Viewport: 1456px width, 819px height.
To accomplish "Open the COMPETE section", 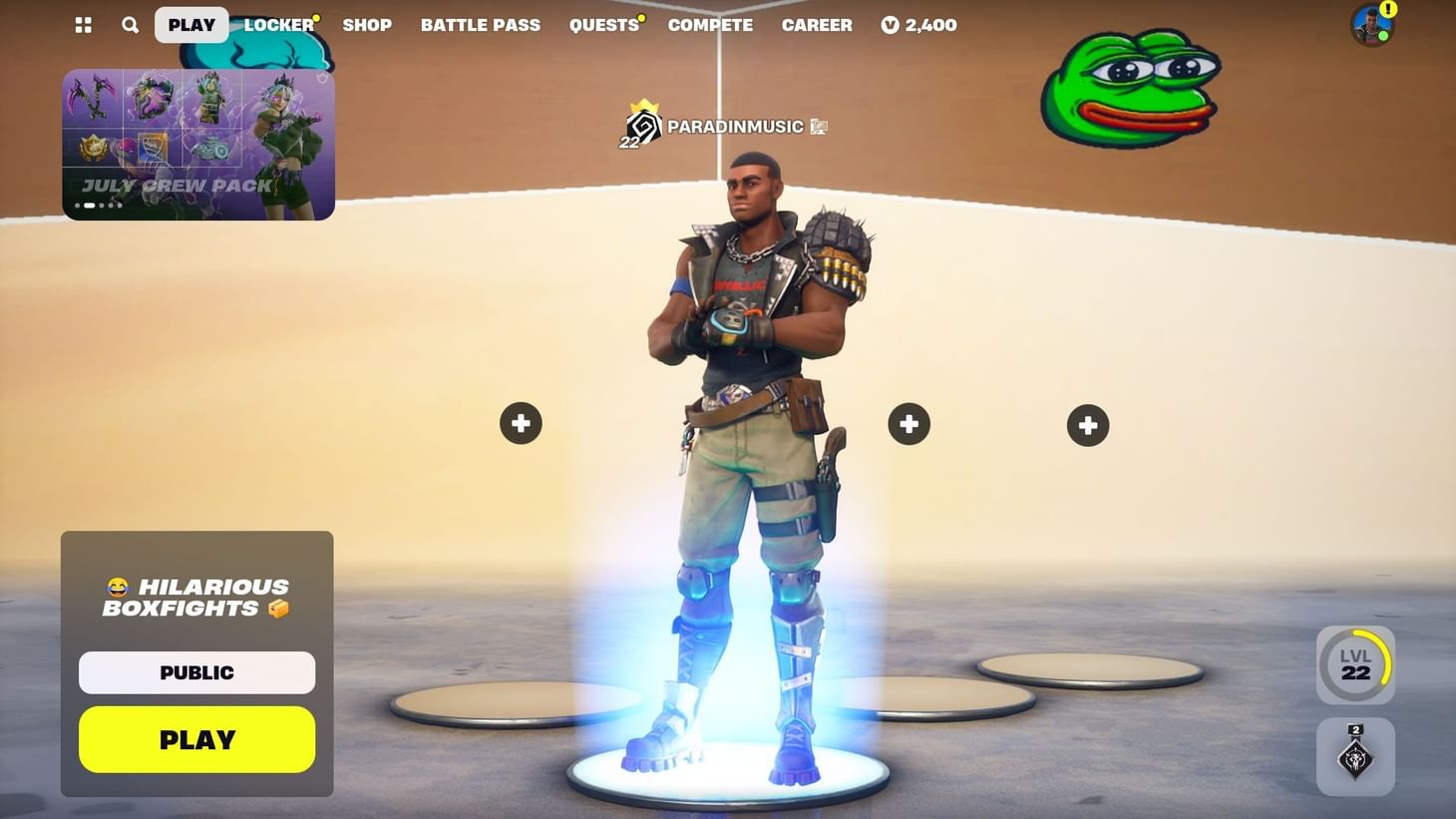I will [x=710, y=24].
